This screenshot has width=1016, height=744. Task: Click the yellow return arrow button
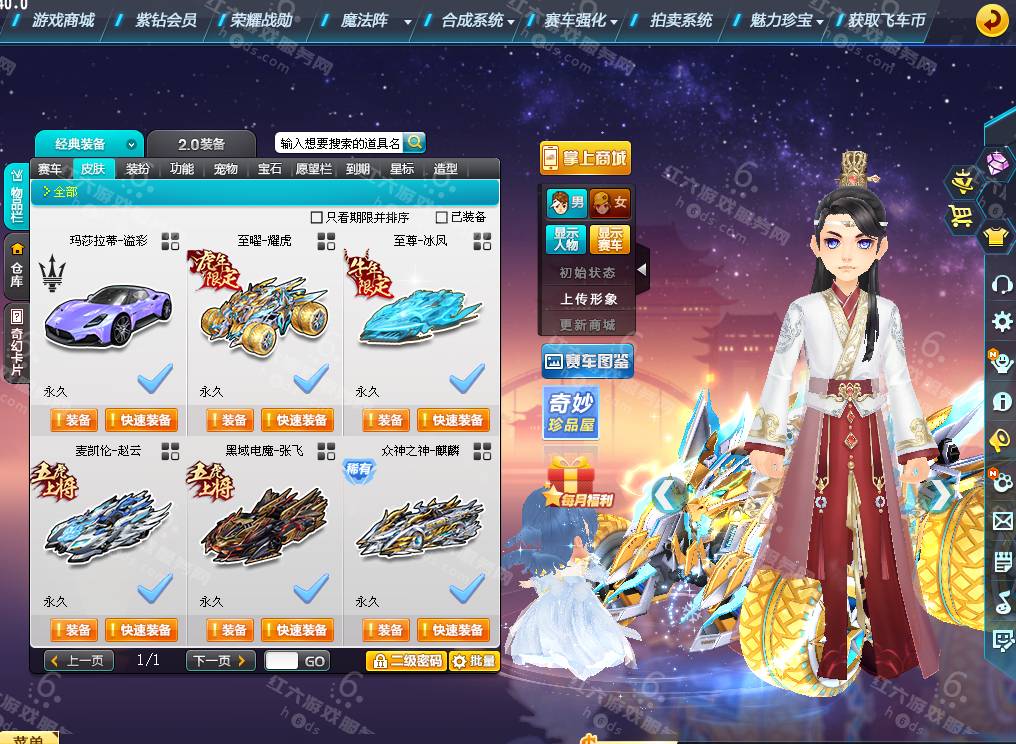pos(991,20)
